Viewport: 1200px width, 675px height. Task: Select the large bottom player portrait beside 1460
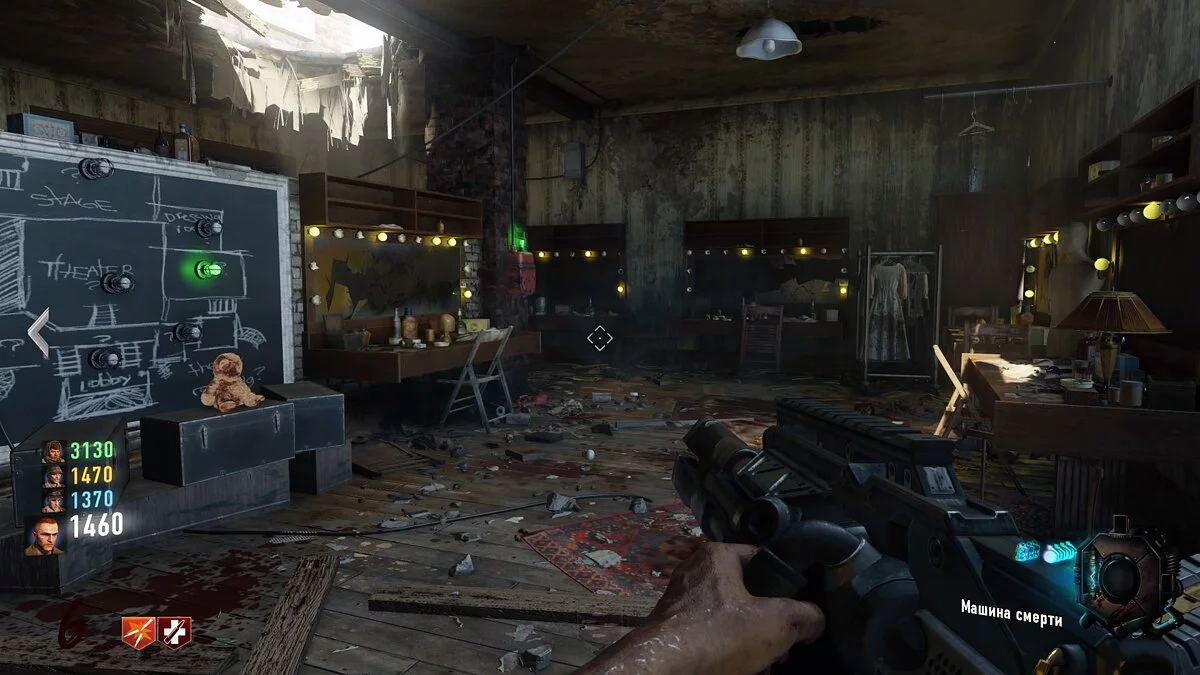pyautogui.click(x=45, y=535)
